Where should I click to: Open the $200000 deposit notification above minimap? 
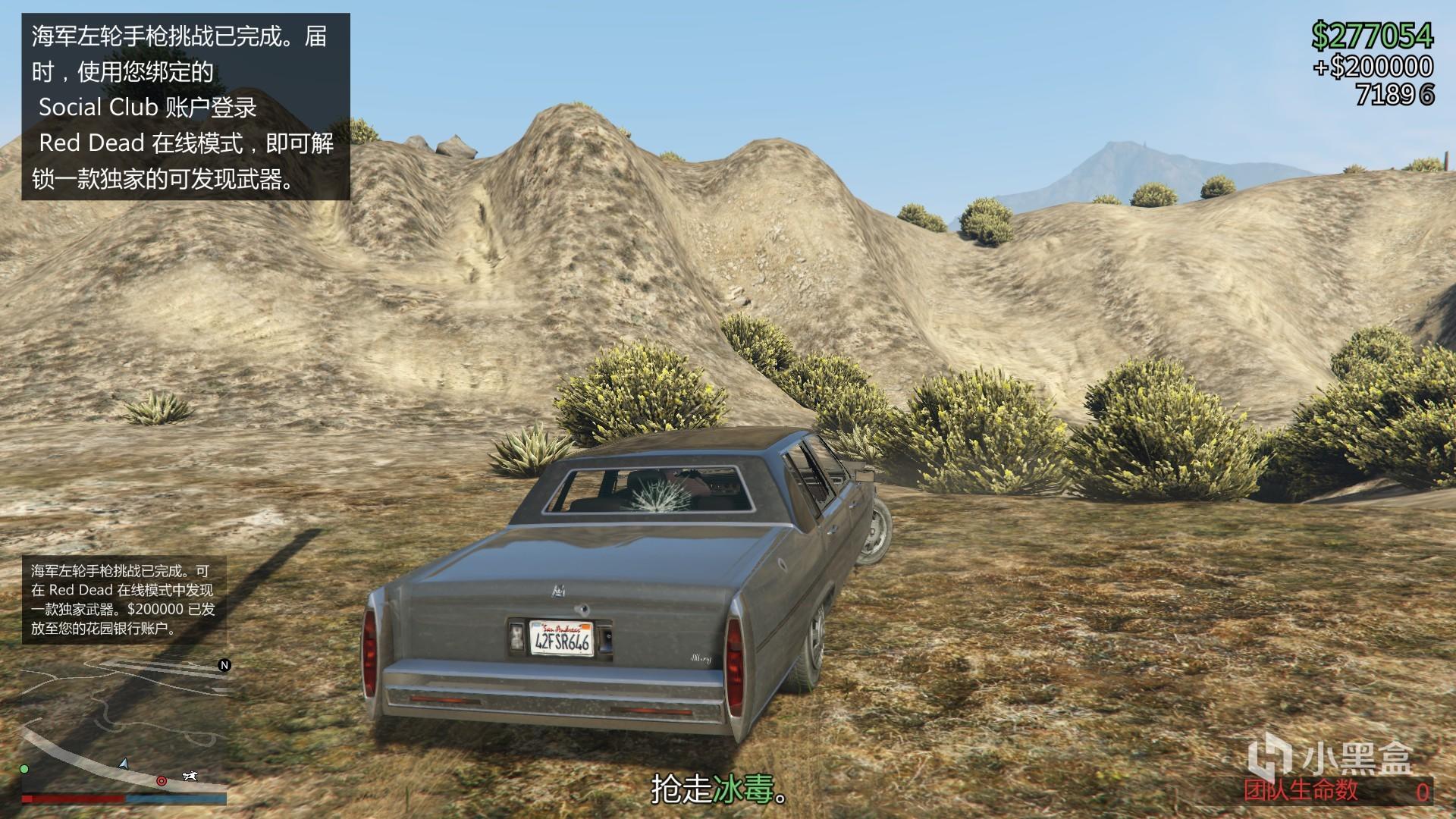(124, 599)
